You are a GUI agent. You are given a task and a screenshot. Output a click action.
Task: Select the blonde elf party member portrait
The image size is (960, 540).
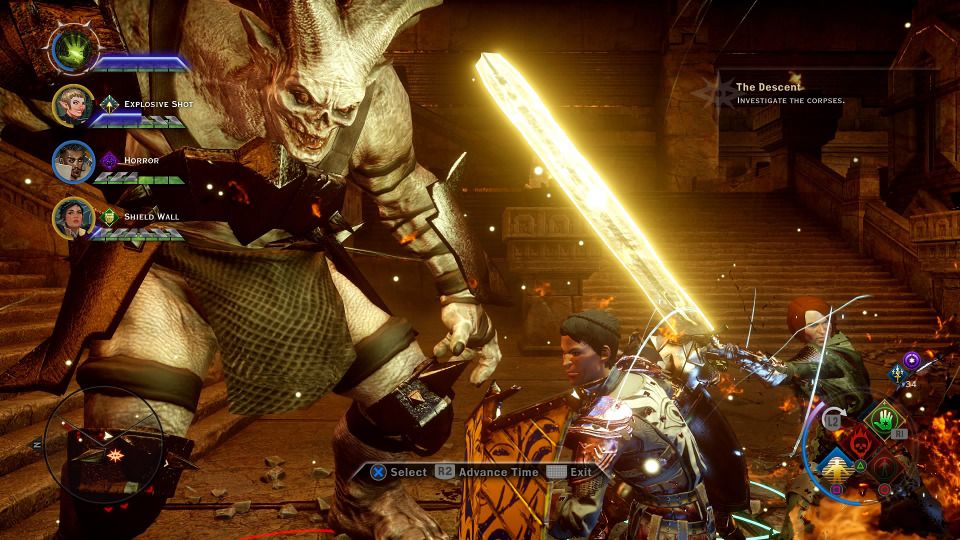pyautogui.click(x=73, y=107)
